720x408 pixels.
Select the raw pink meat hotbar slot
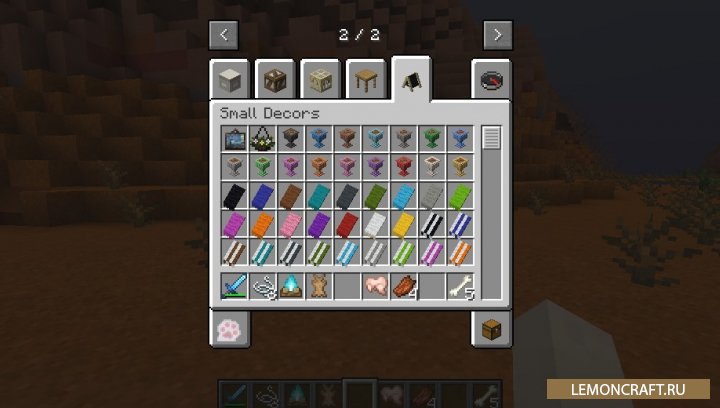(x=374, y=286)
